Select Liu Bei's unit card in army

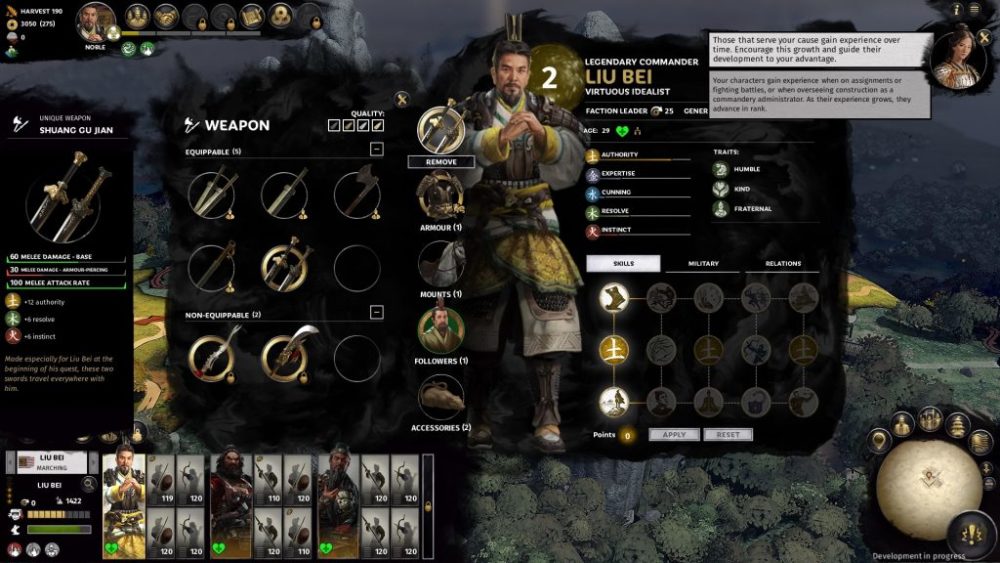[x=125, y=505]
